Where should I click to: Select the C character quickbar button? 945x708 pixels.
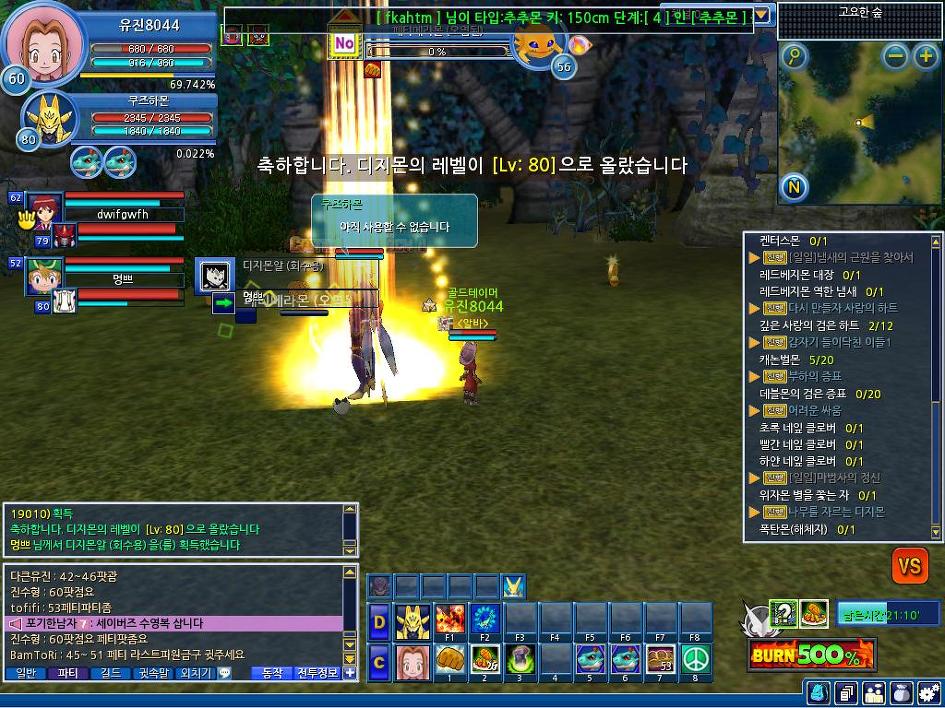379,660
